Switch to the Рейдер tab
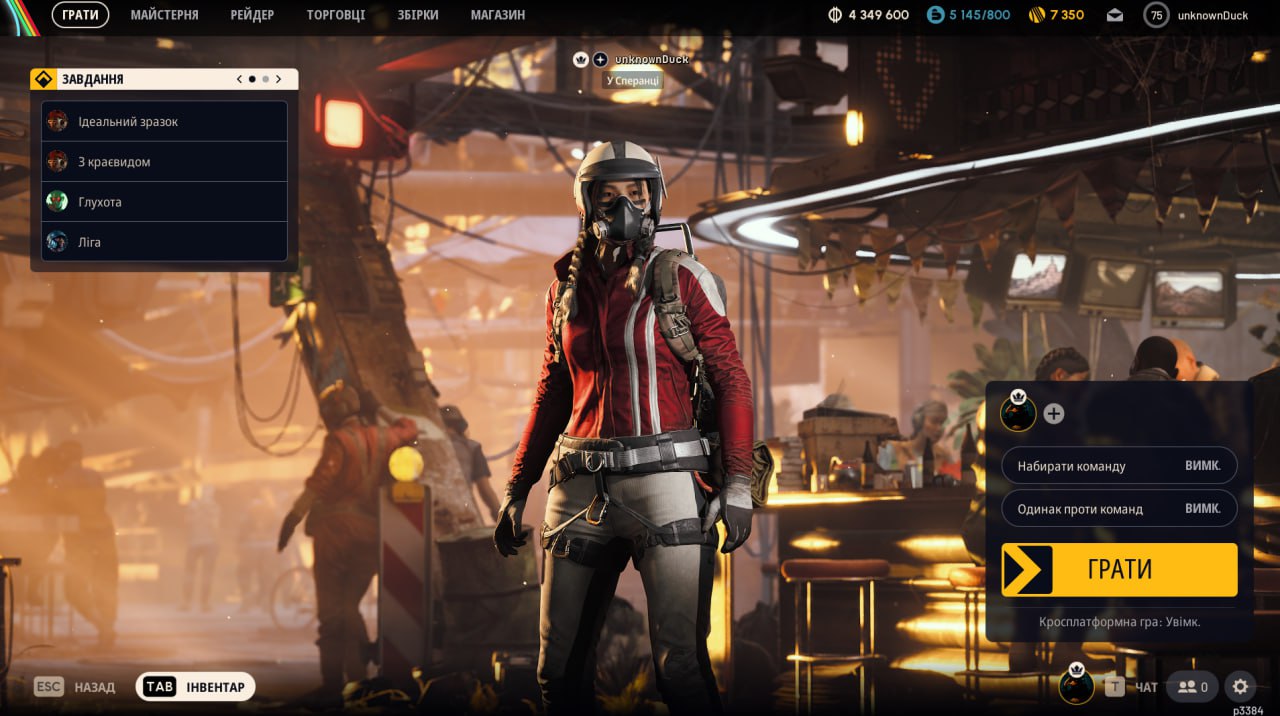Viewport: 1280px width, 716px height. click(252, 15)
